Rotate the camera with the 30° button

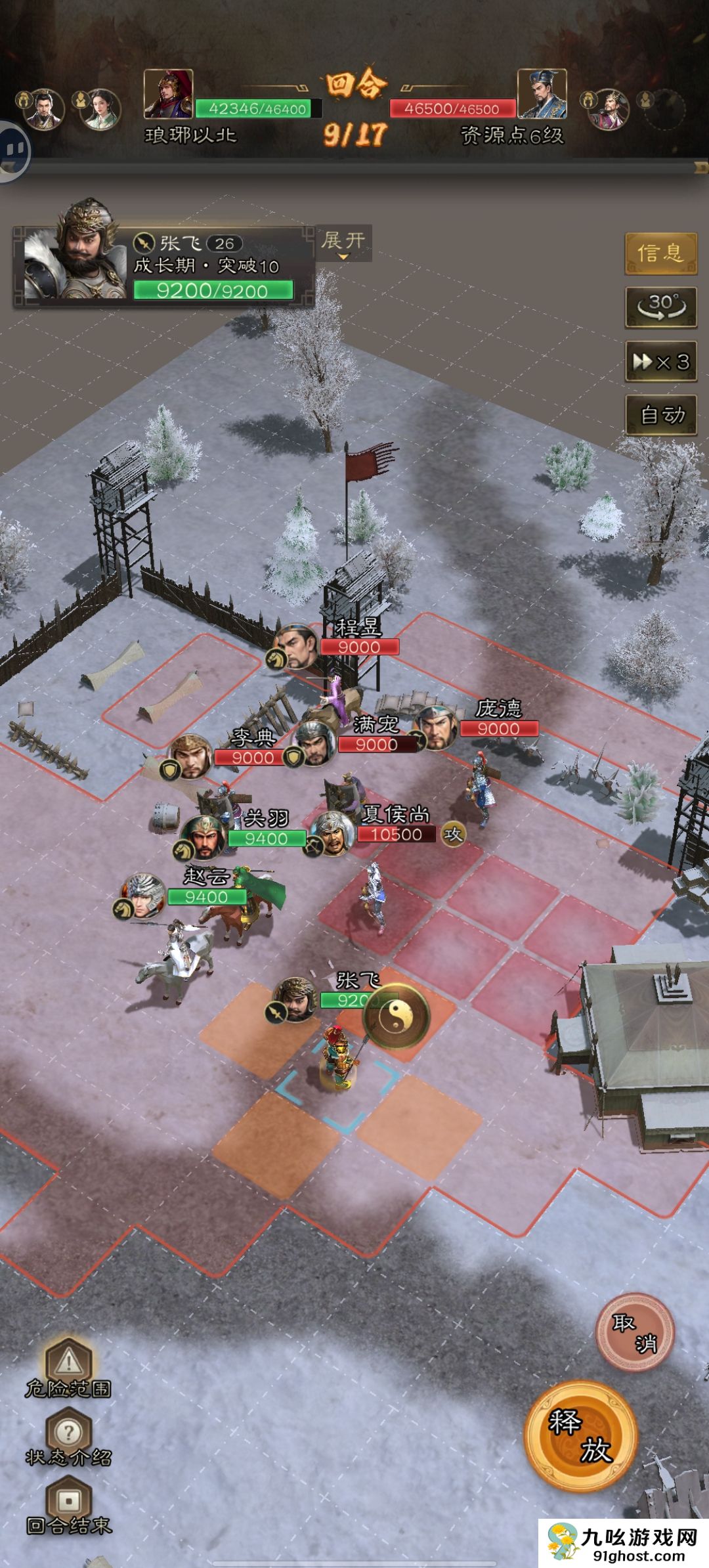[660, 307]
